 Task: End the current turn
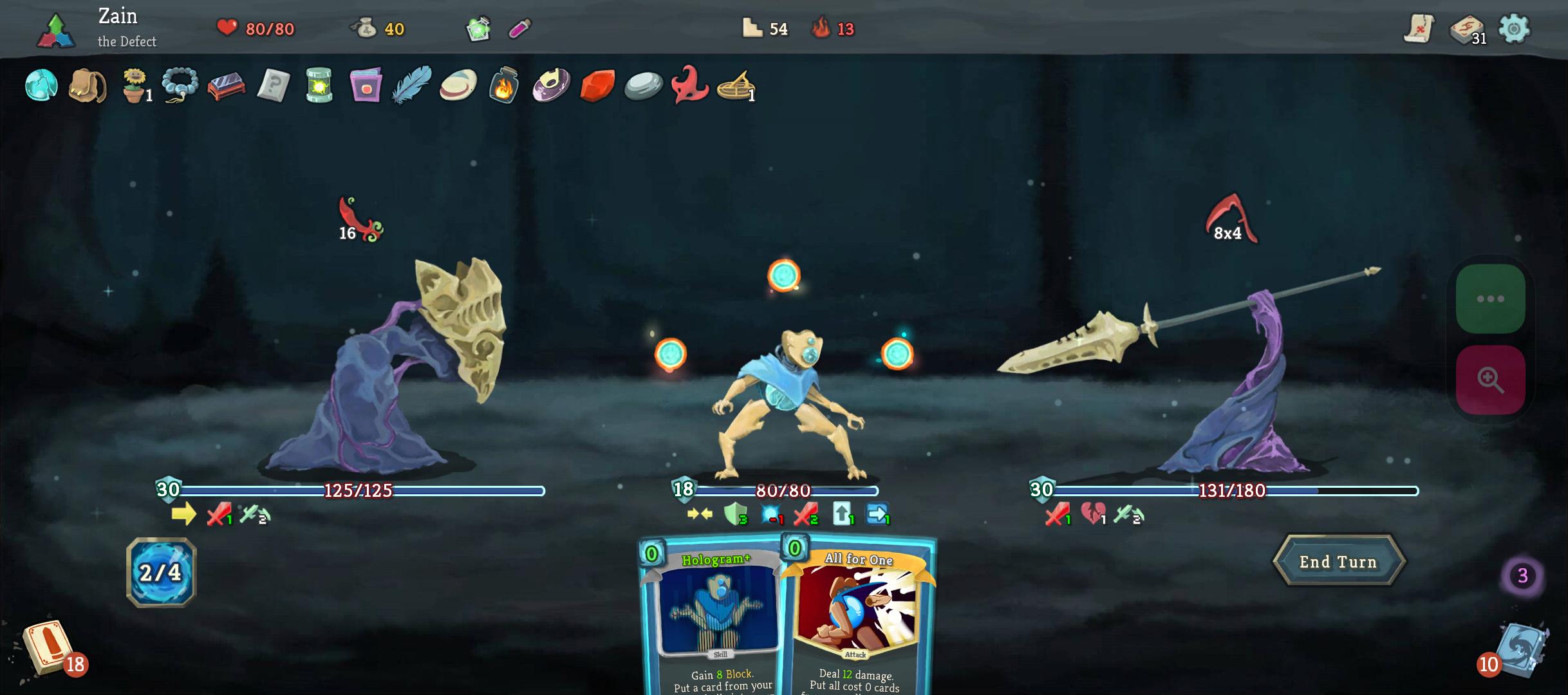point(1338,562)
